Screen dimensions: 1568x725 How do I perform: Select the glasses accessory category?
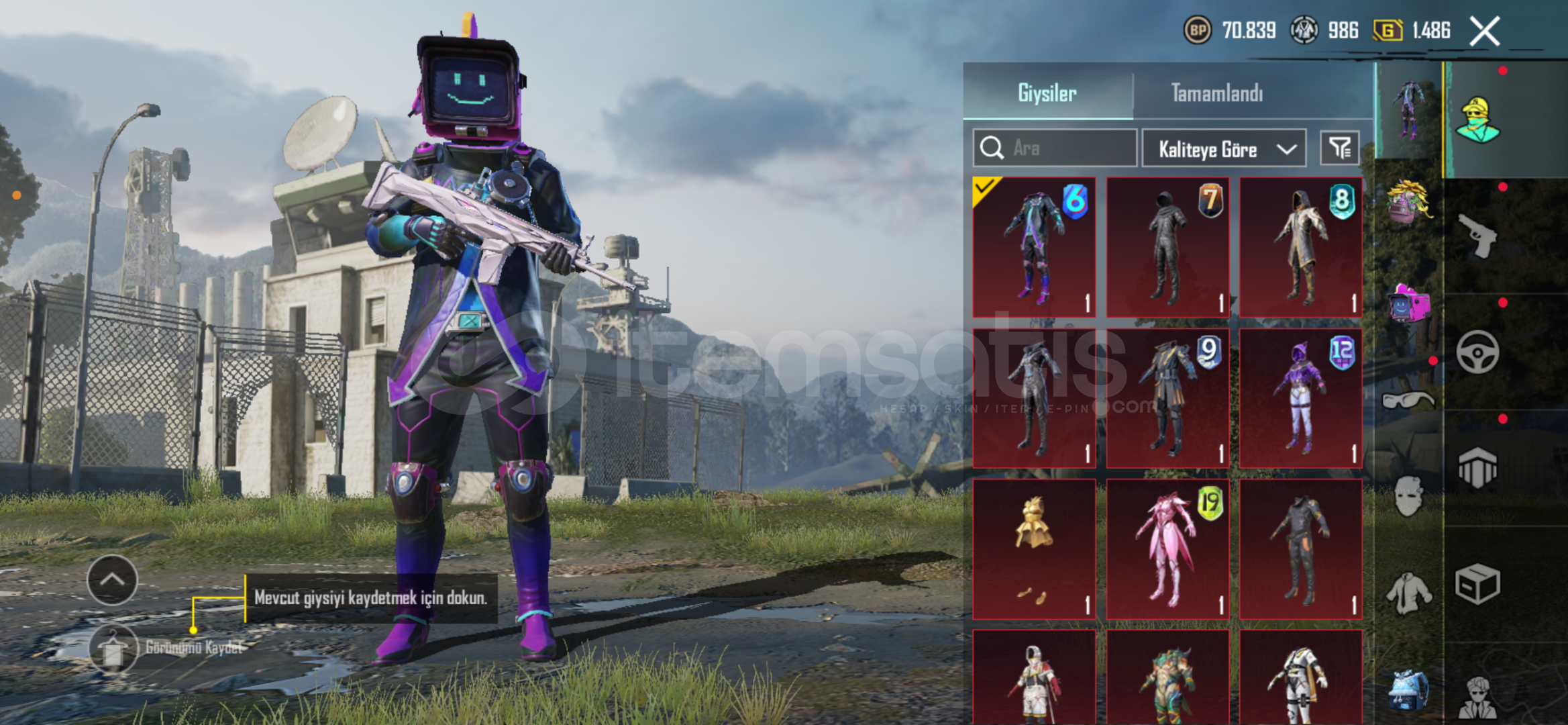pyautogui.click(x=1408, y=401)
